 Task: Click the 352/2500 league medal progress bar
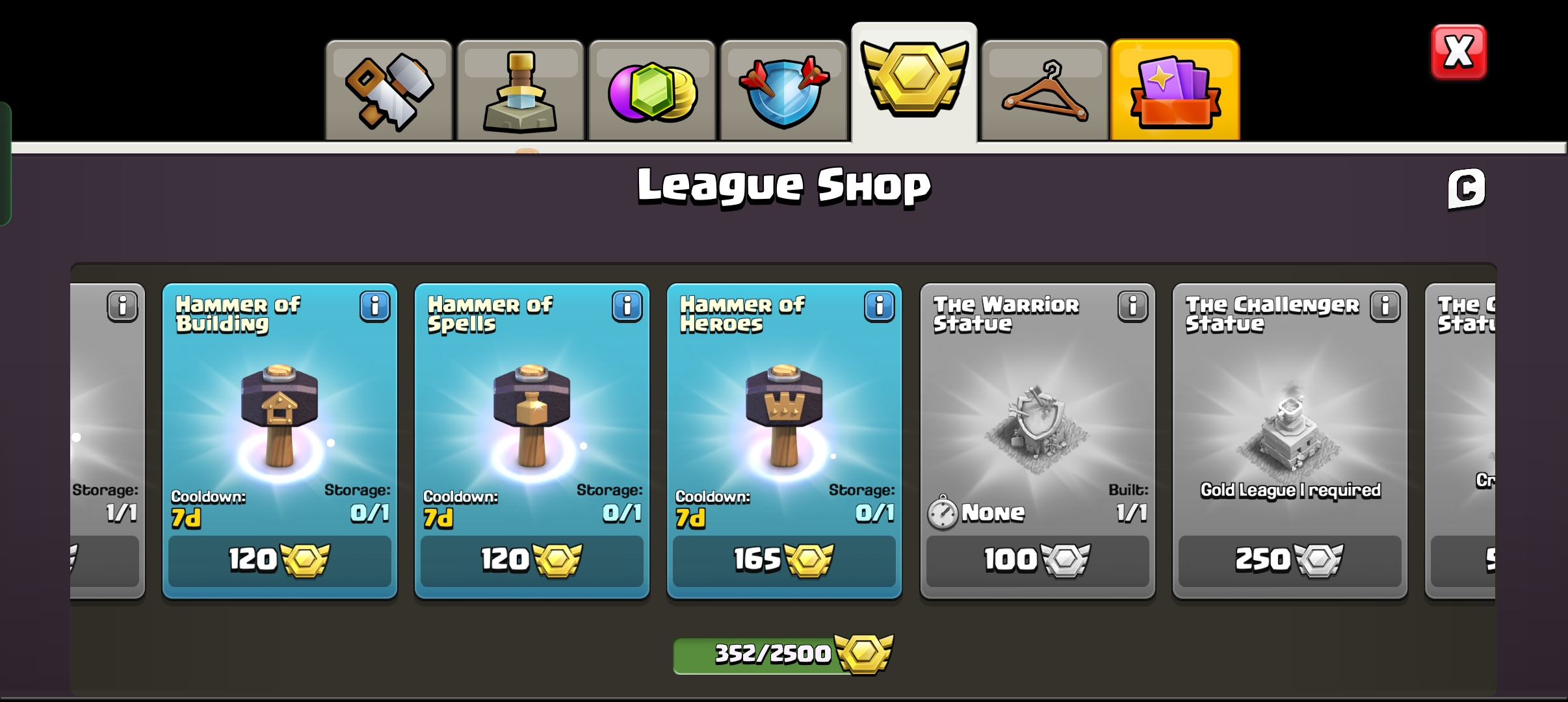click(x=782, y=655)
